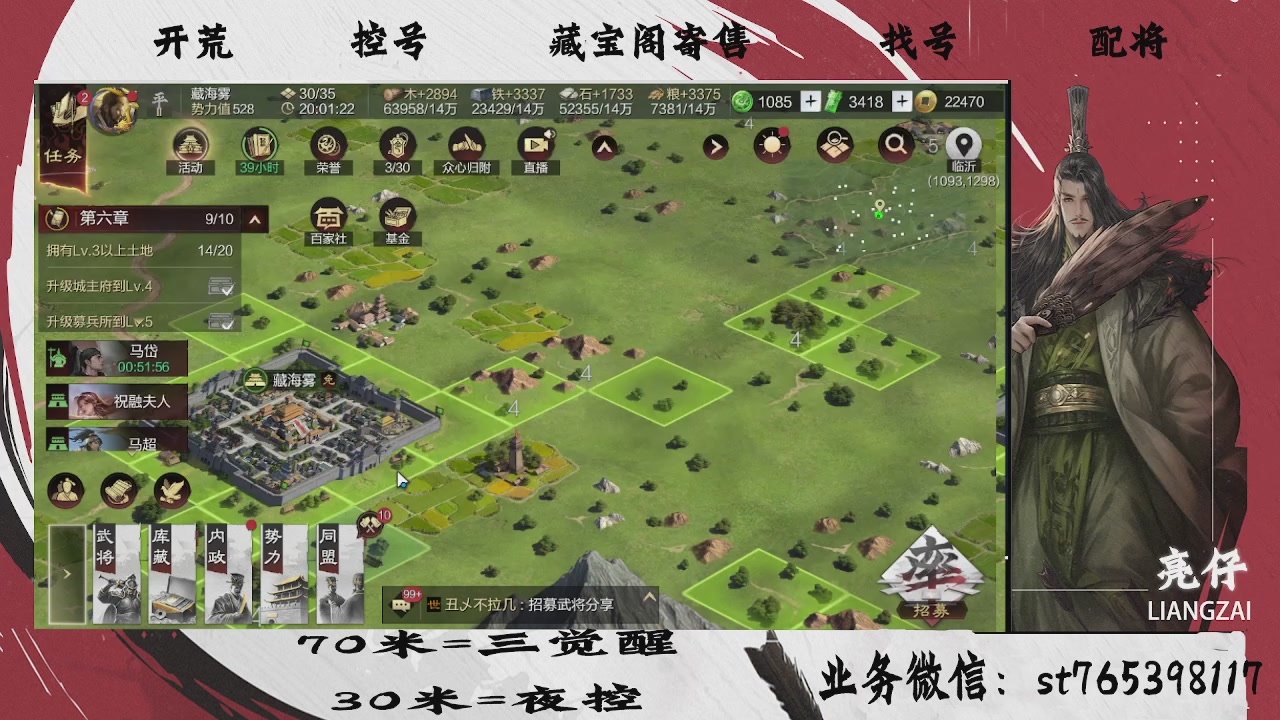Screen dimensions: 1280x720
Task: Select the carrier pigeon message icon
Action: [170, 490]
